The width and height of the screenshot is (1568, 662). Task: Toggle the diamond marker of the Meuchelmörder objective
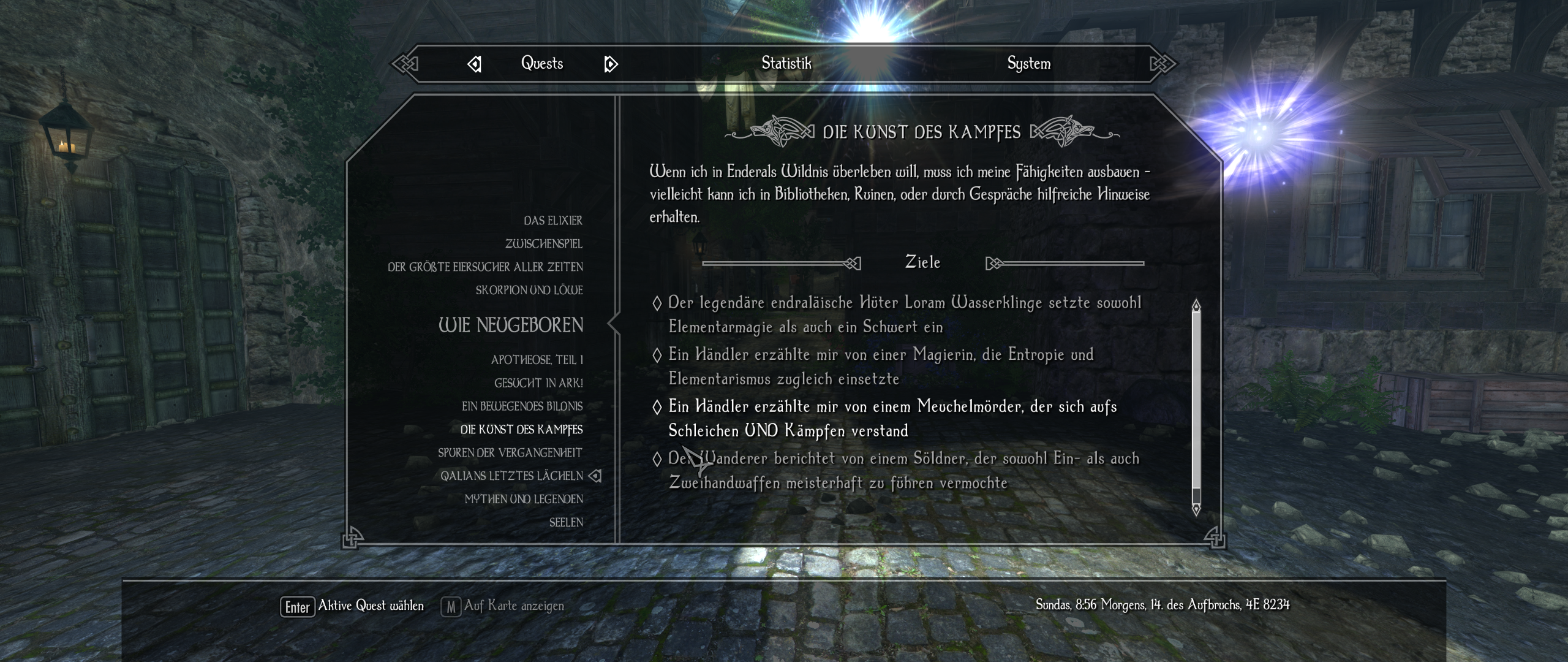click(657, 406)
